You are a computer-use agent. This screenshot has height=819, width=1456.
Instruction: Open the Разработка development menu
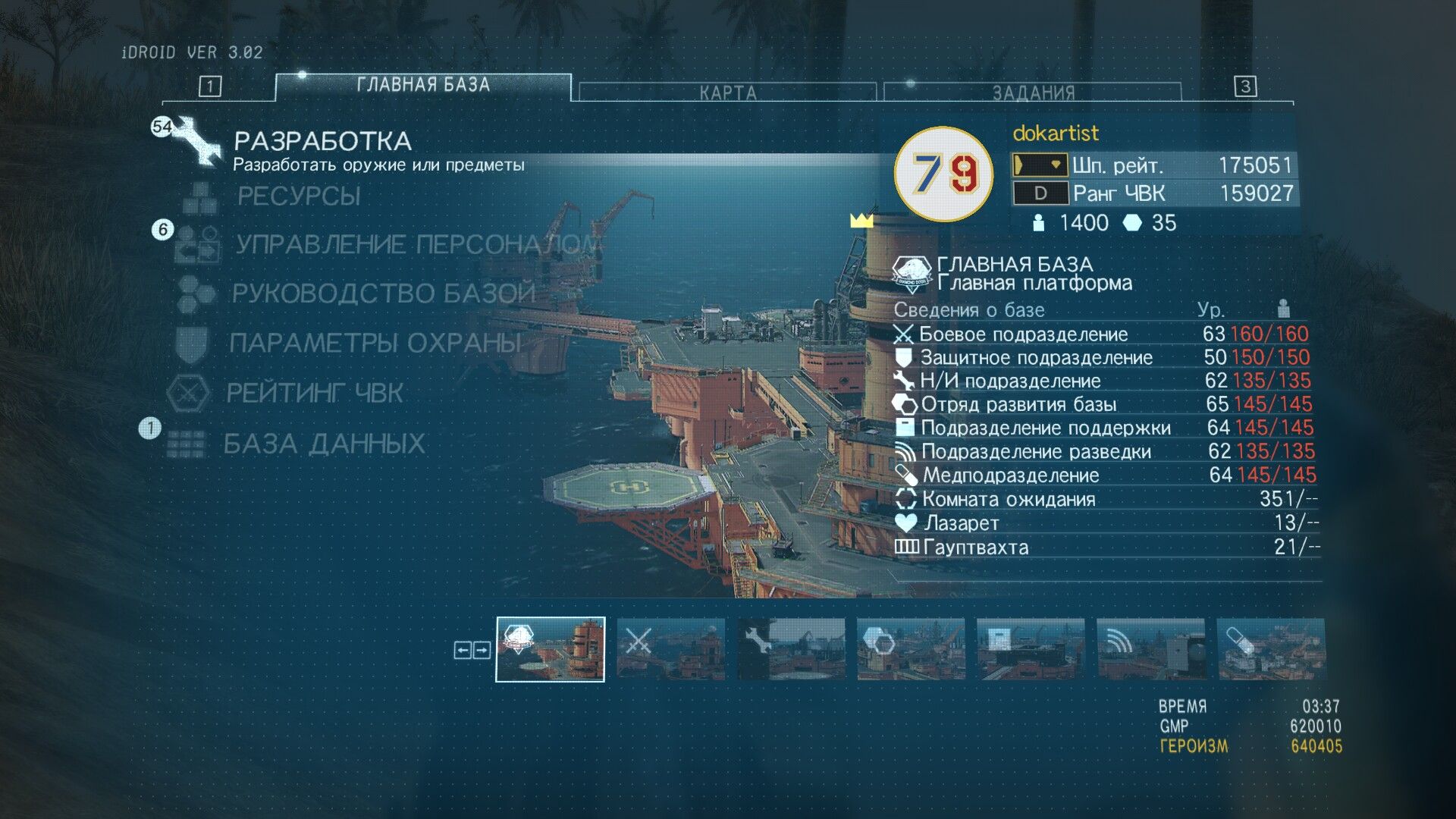coord(322,142)
